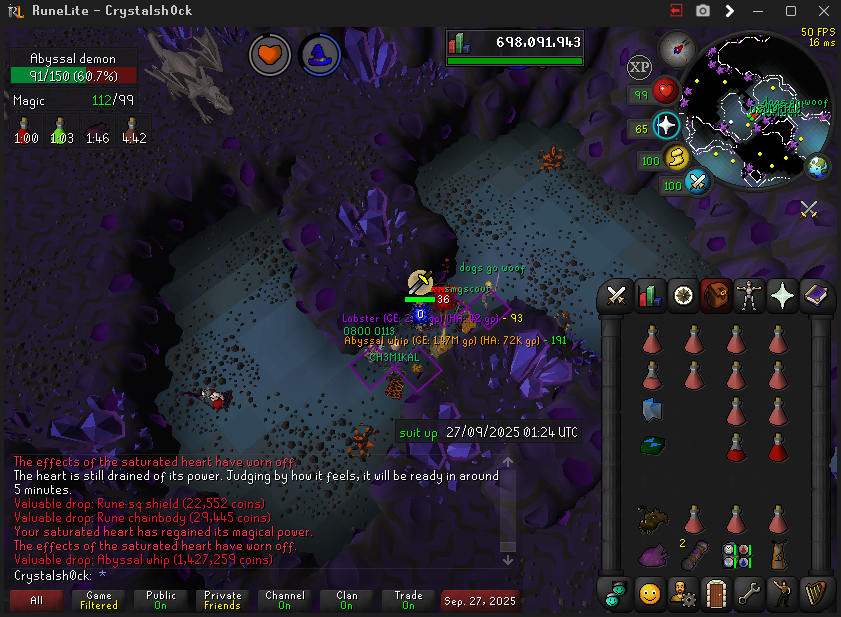Click the compass to face north
Image resolution: width=841 pixels, height=617 pixels.
pos(675,47)
